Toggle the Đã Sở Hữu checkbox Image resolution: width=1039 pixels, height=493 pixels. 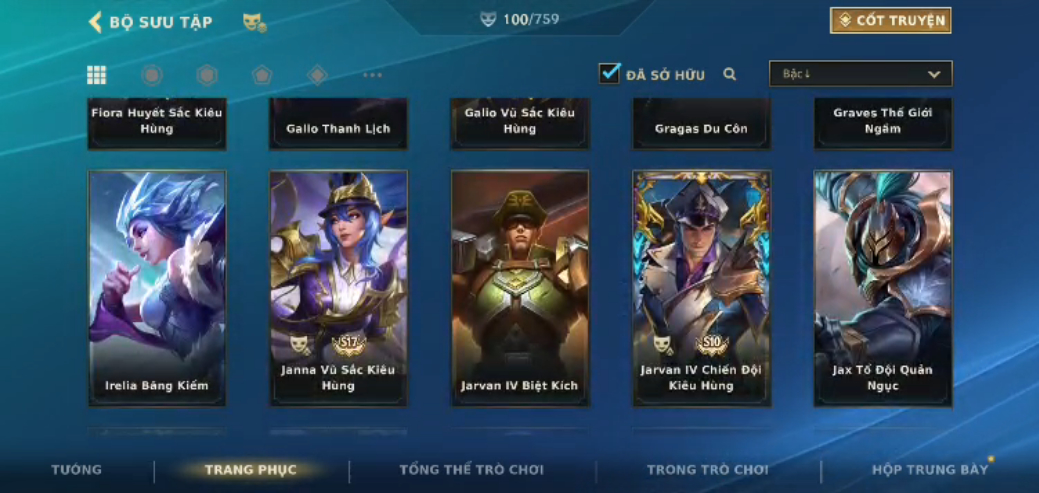coord(609,74)
